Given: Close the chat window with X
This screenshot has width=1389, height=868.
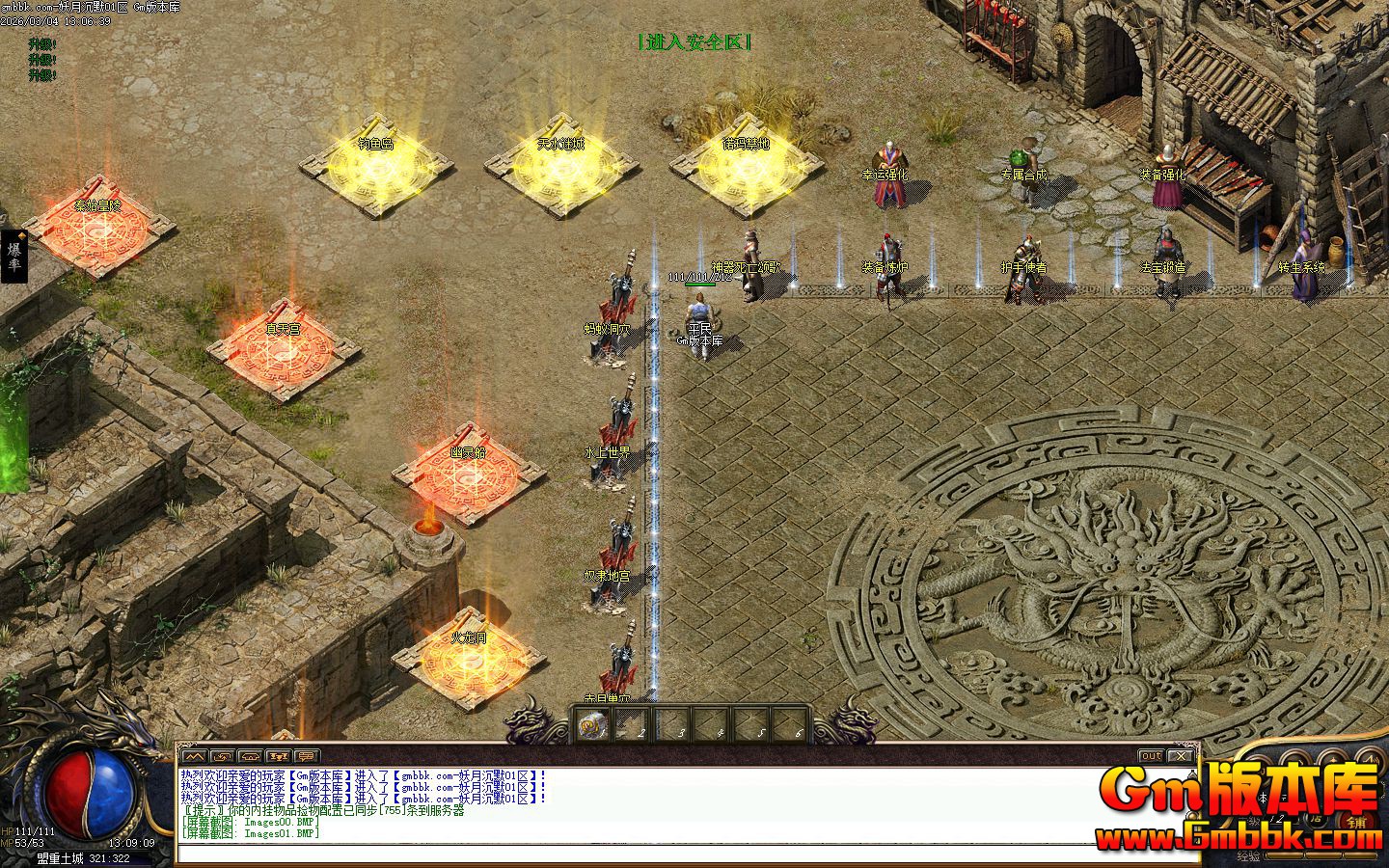Looking at the screenshot, I should pos(1179,756).
